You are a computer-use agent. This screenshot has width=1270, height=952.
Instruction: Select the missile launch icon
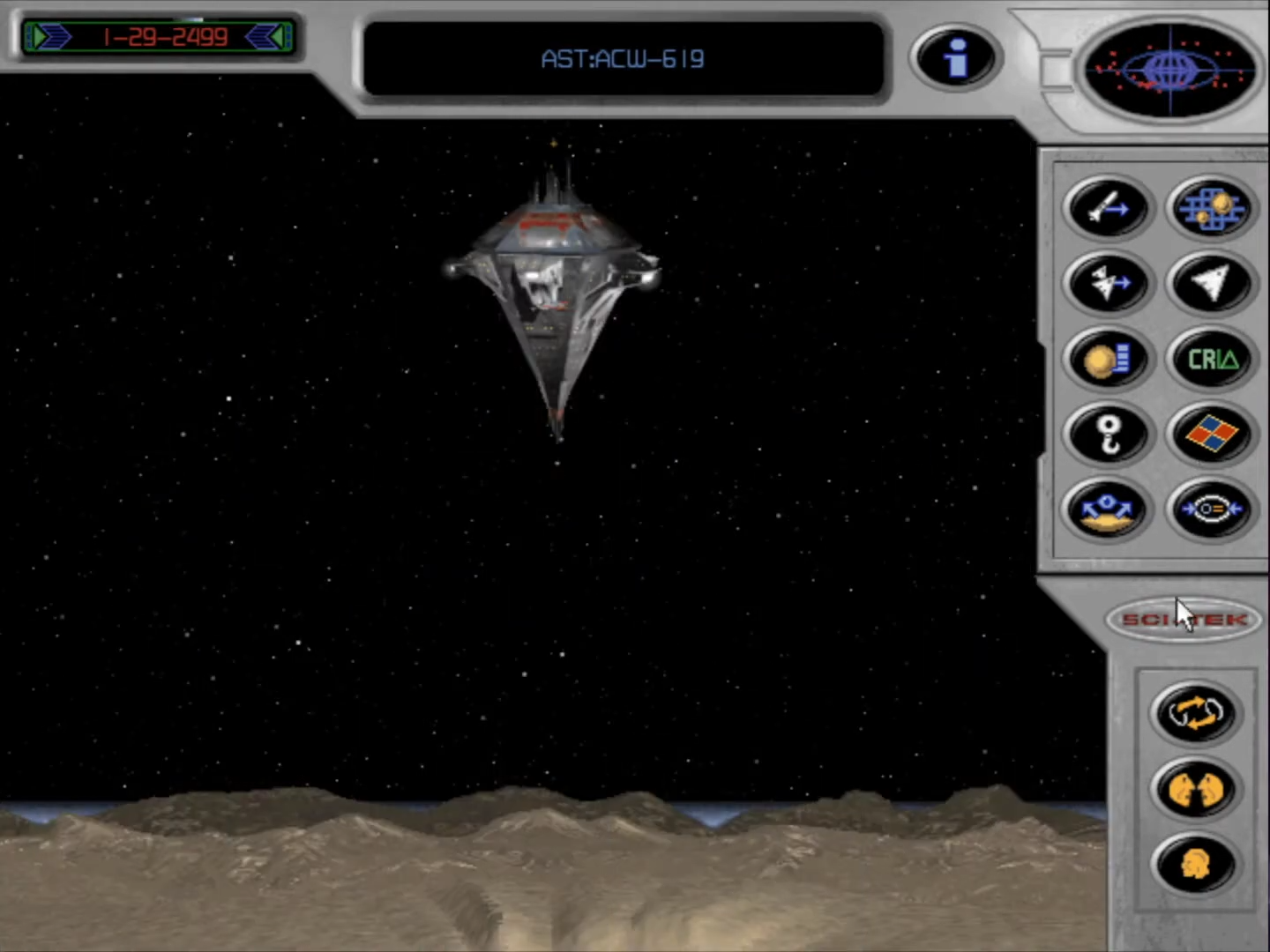pyautogui.click(x=1109, y=208)
